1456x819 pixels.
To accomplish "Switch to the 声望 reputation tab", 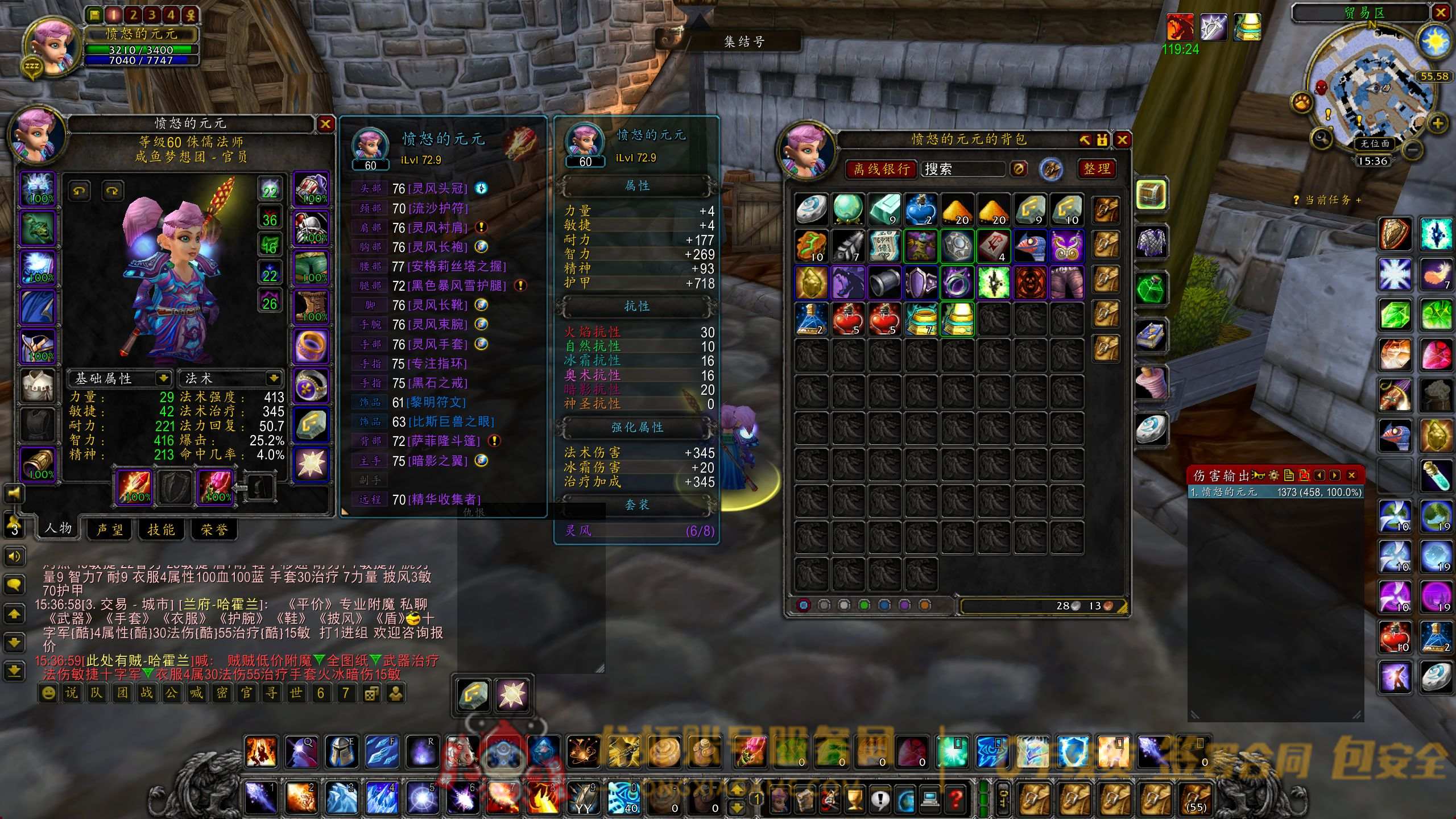I will (110, 530).
